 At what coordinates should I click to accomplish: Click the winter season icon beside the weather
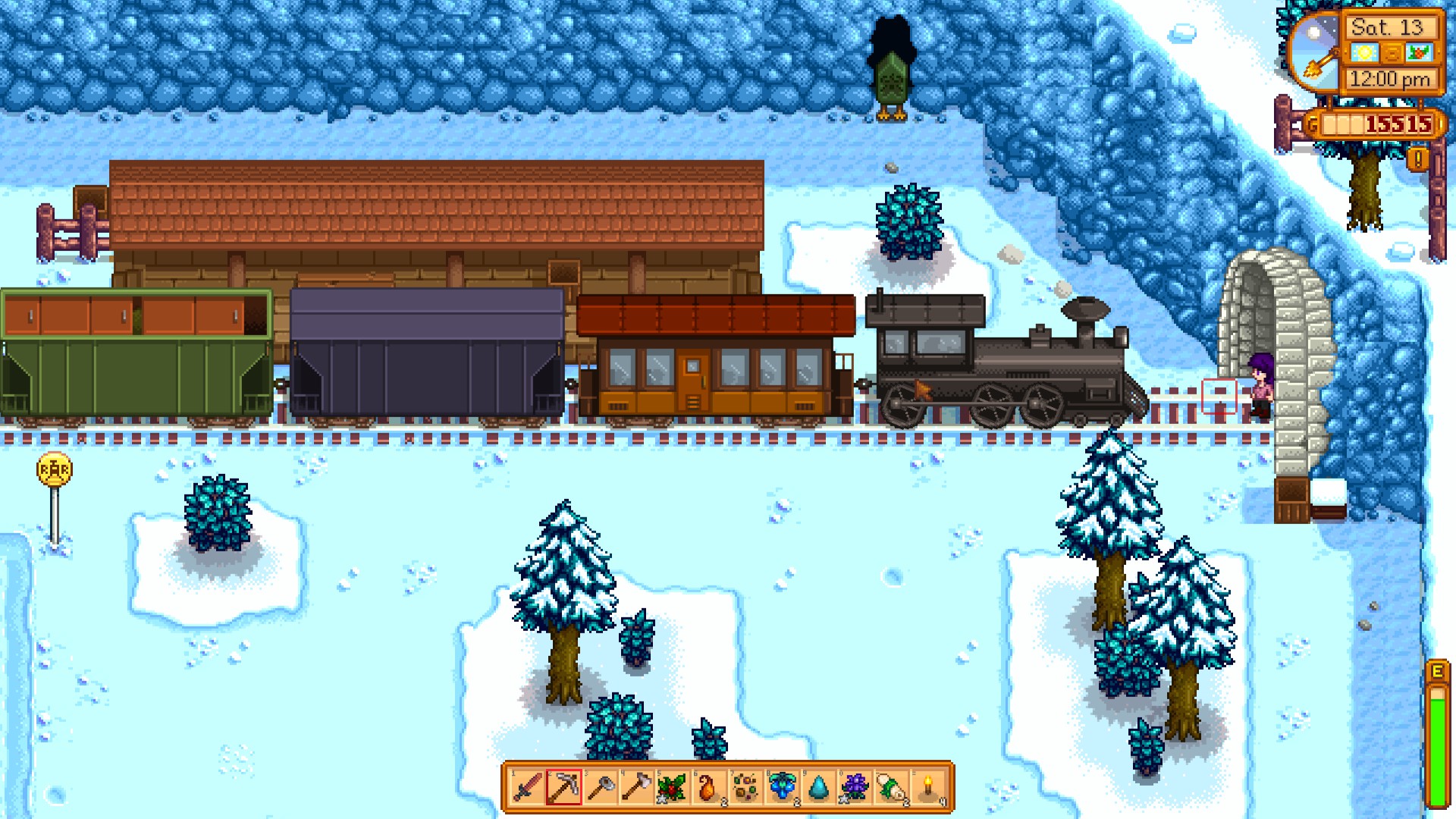coord(1420,53)
